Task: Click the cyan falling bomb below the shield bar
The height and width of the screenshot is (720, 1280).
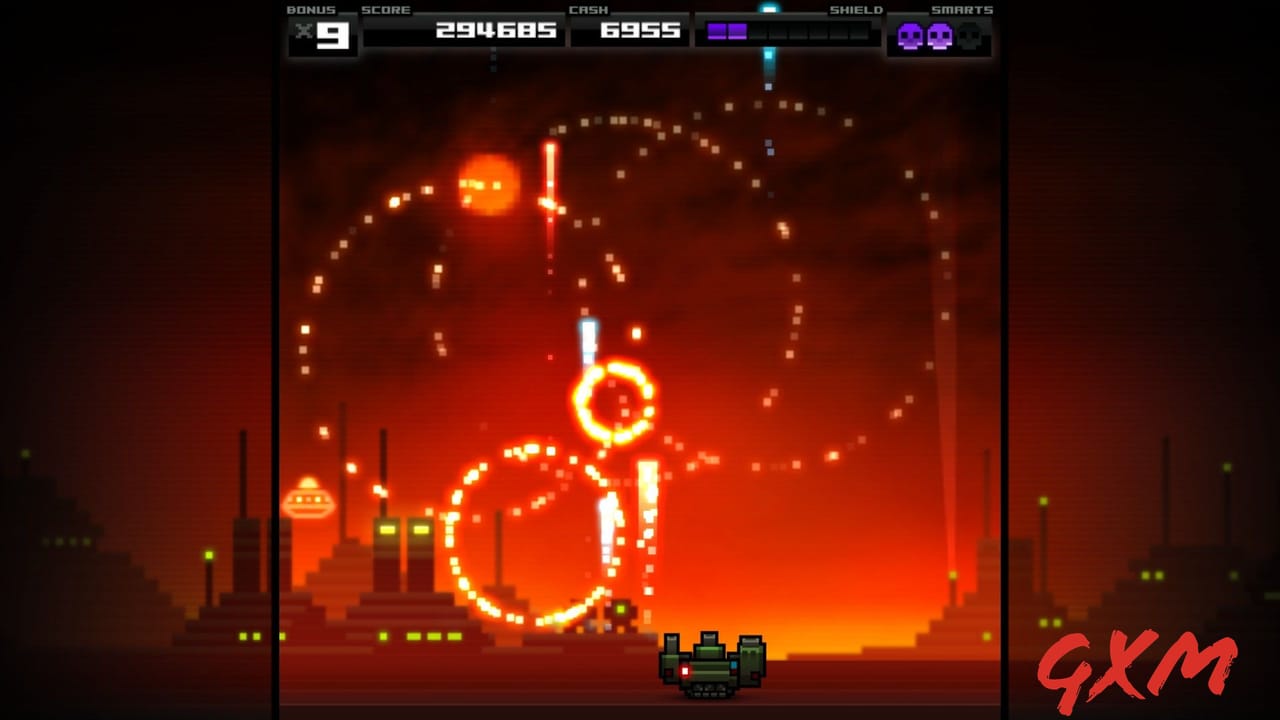Action: pos(766,62)
